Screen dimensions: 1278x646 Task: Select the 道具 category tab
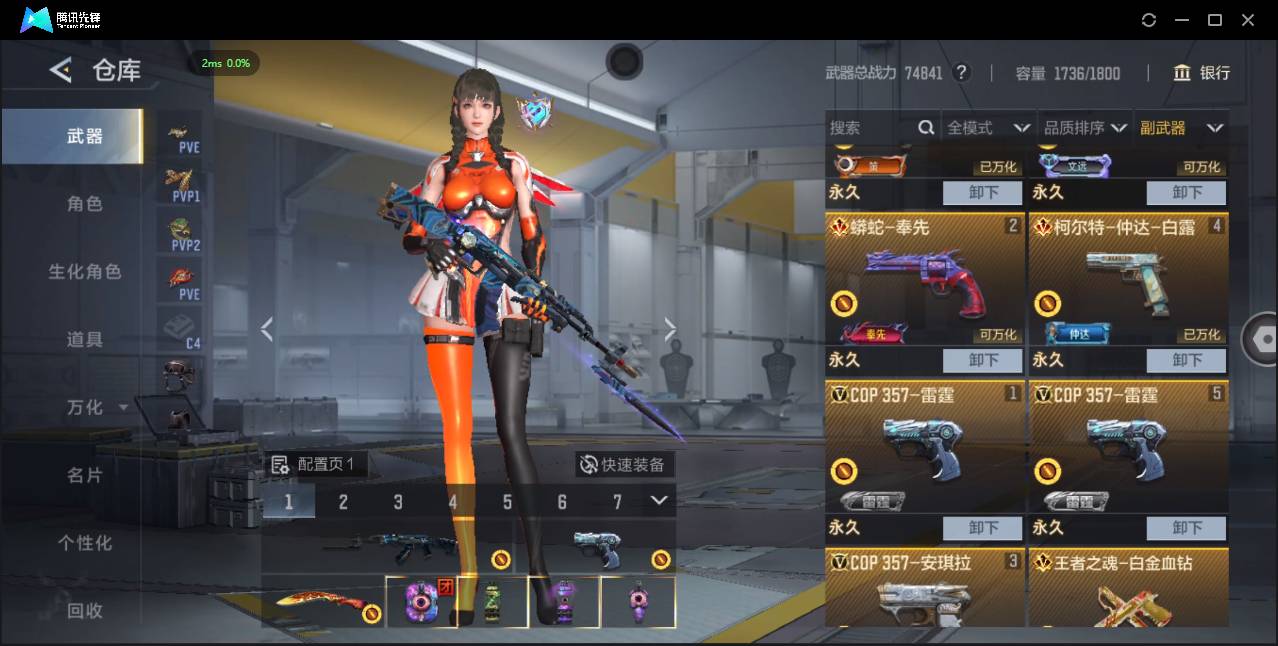(x=85, y=340)
